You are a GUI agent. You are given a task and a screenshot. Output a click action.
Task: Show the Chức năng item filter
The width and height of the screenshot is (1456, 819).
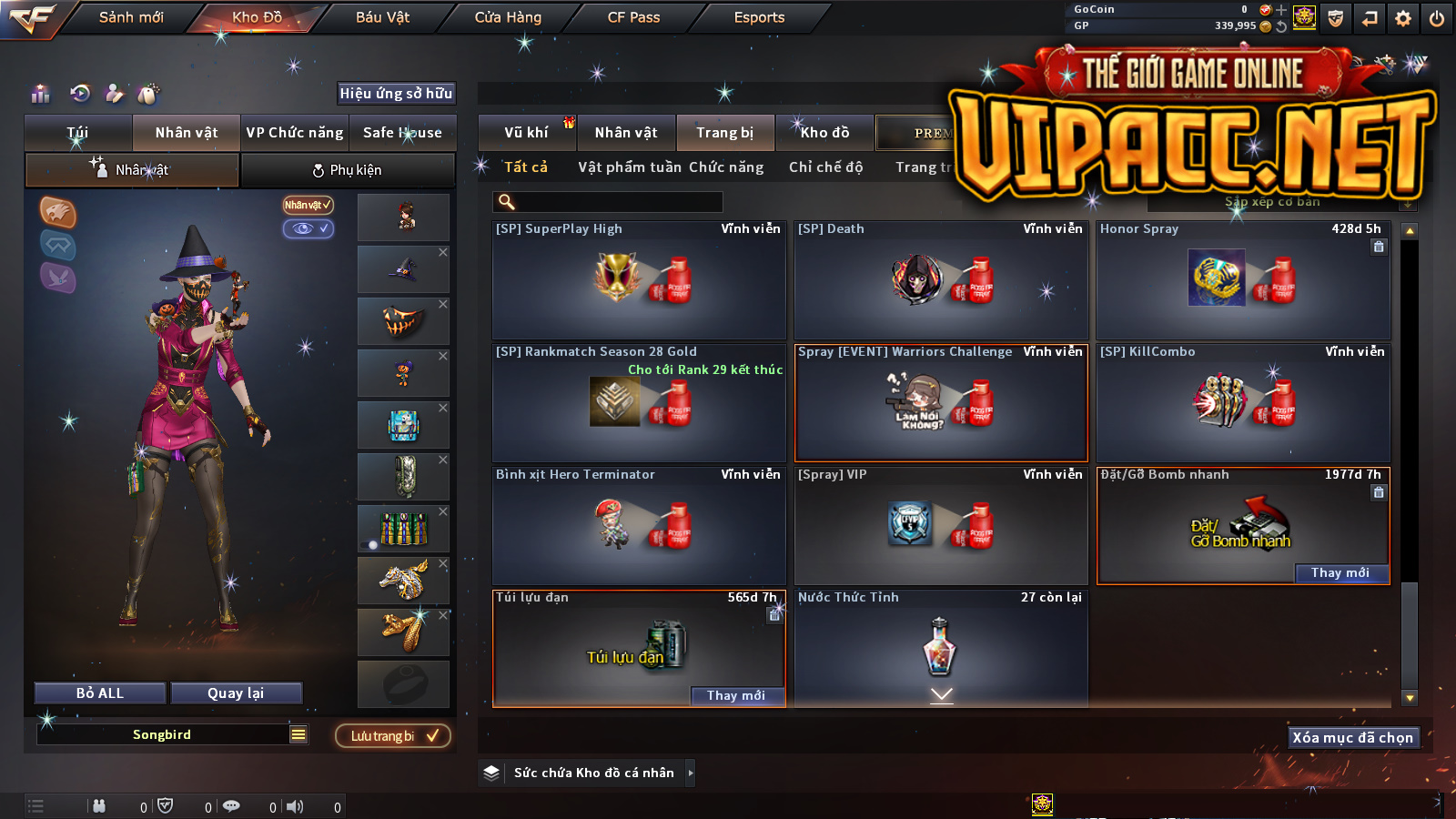click(x=726, y=167)
